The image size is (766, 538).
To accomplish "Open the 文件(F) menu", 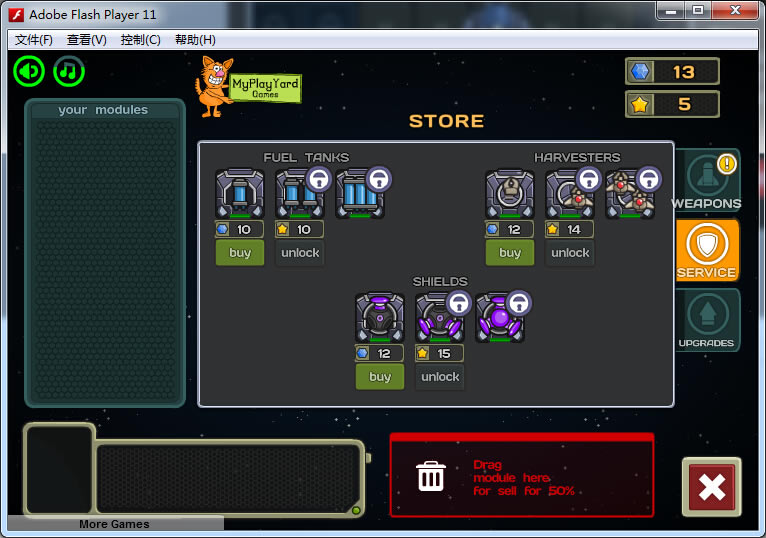I will point(34,40).
